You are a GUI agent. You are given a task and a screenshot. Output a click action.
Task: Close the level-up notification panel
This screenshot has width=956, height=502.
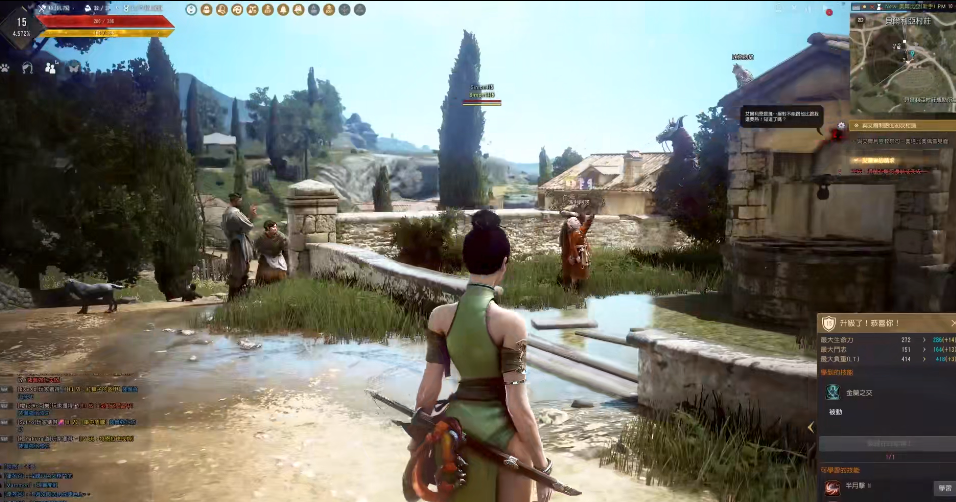click(x=951, y=322)
